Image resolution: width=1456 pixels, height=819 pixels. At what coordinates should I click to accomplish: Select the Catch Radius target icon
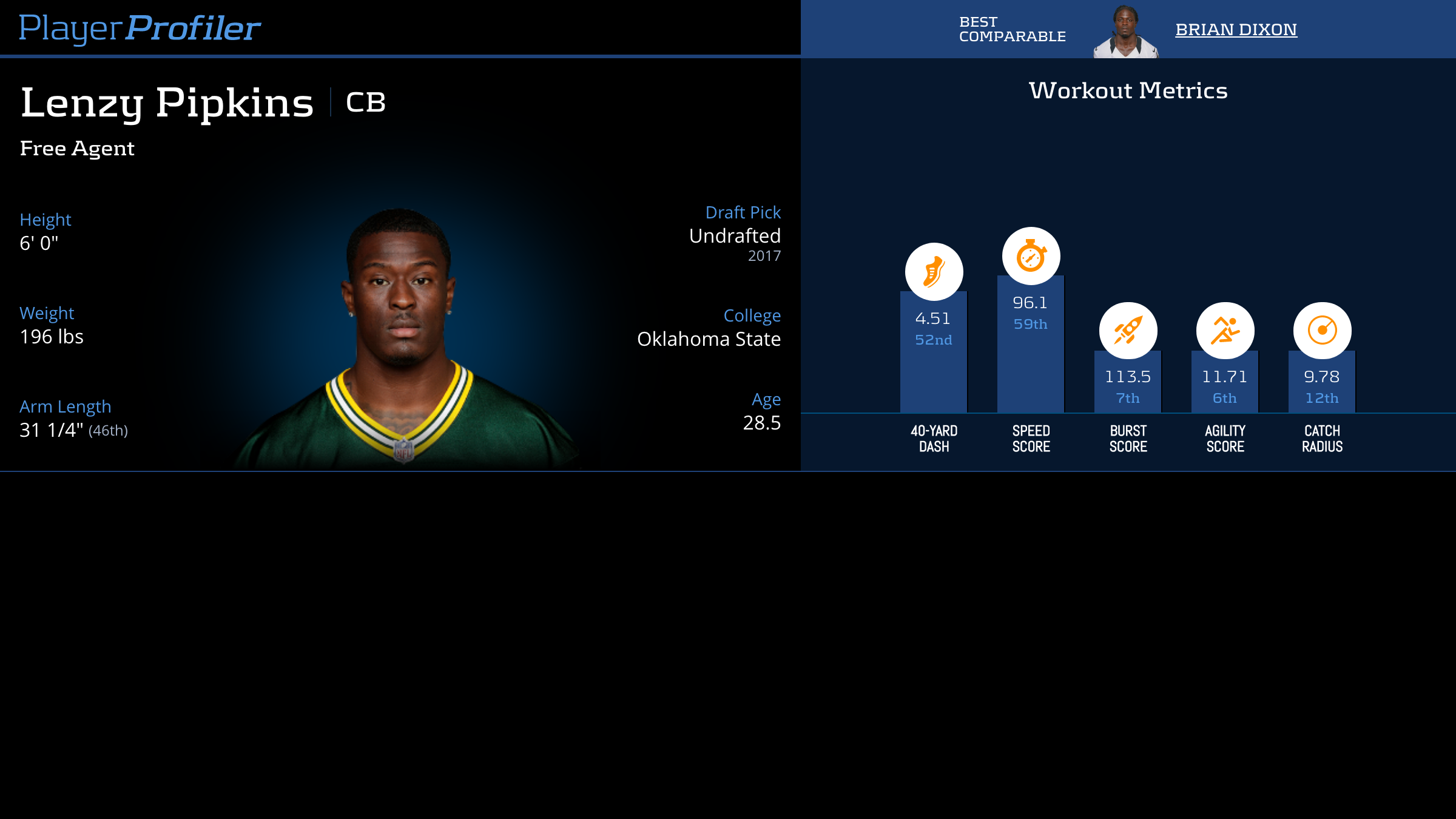tap(1322, 331)
